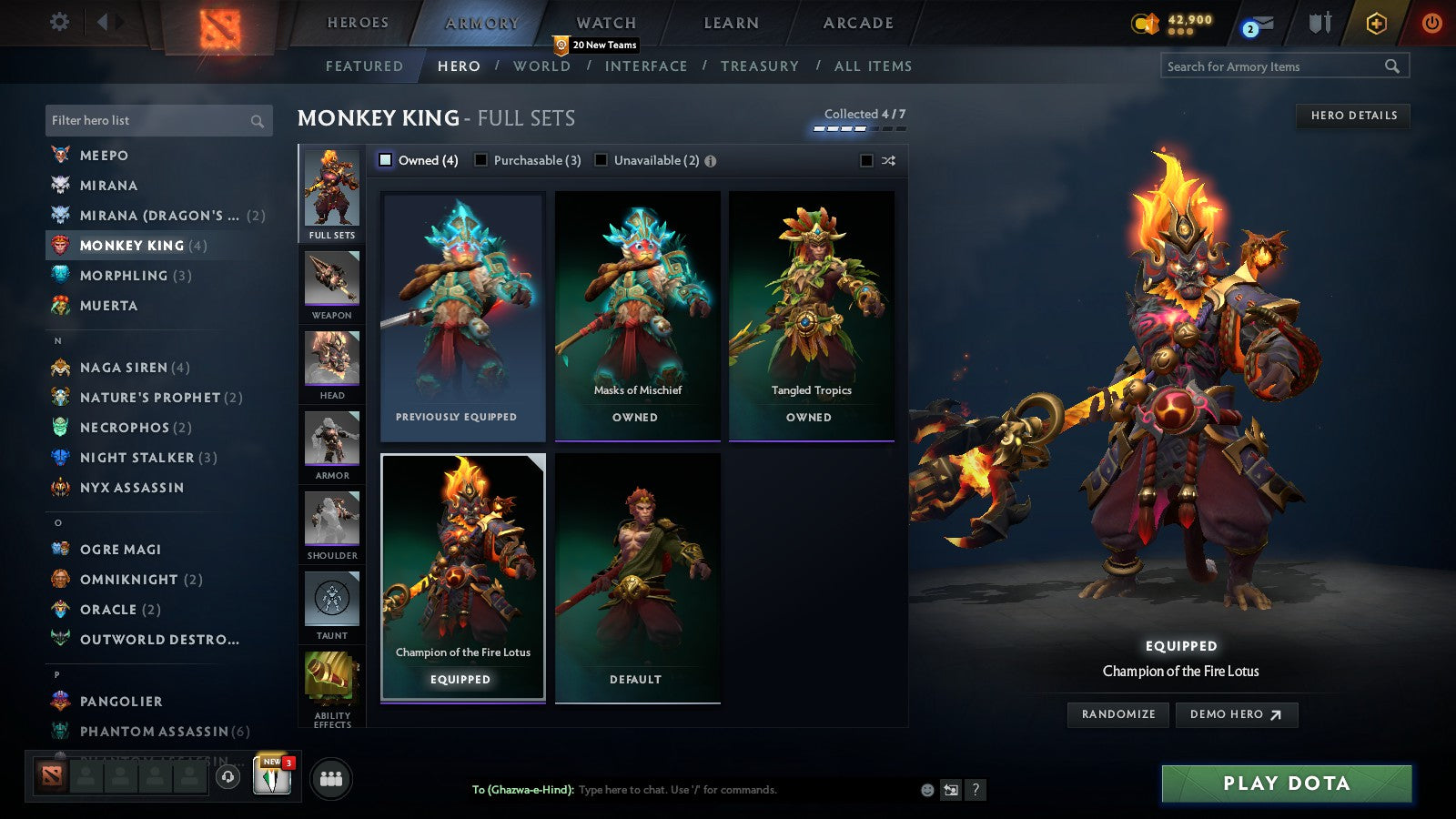
Task: Click the settings gear icon
Action: (x=59, y=21)
